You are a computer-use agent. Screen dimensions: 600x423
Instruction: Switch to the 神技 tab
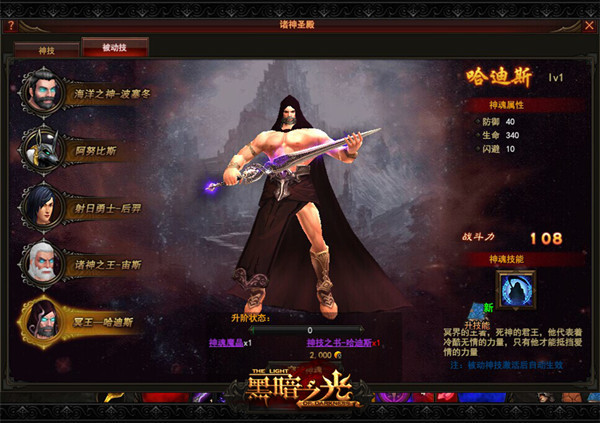[x=45, y=47]
